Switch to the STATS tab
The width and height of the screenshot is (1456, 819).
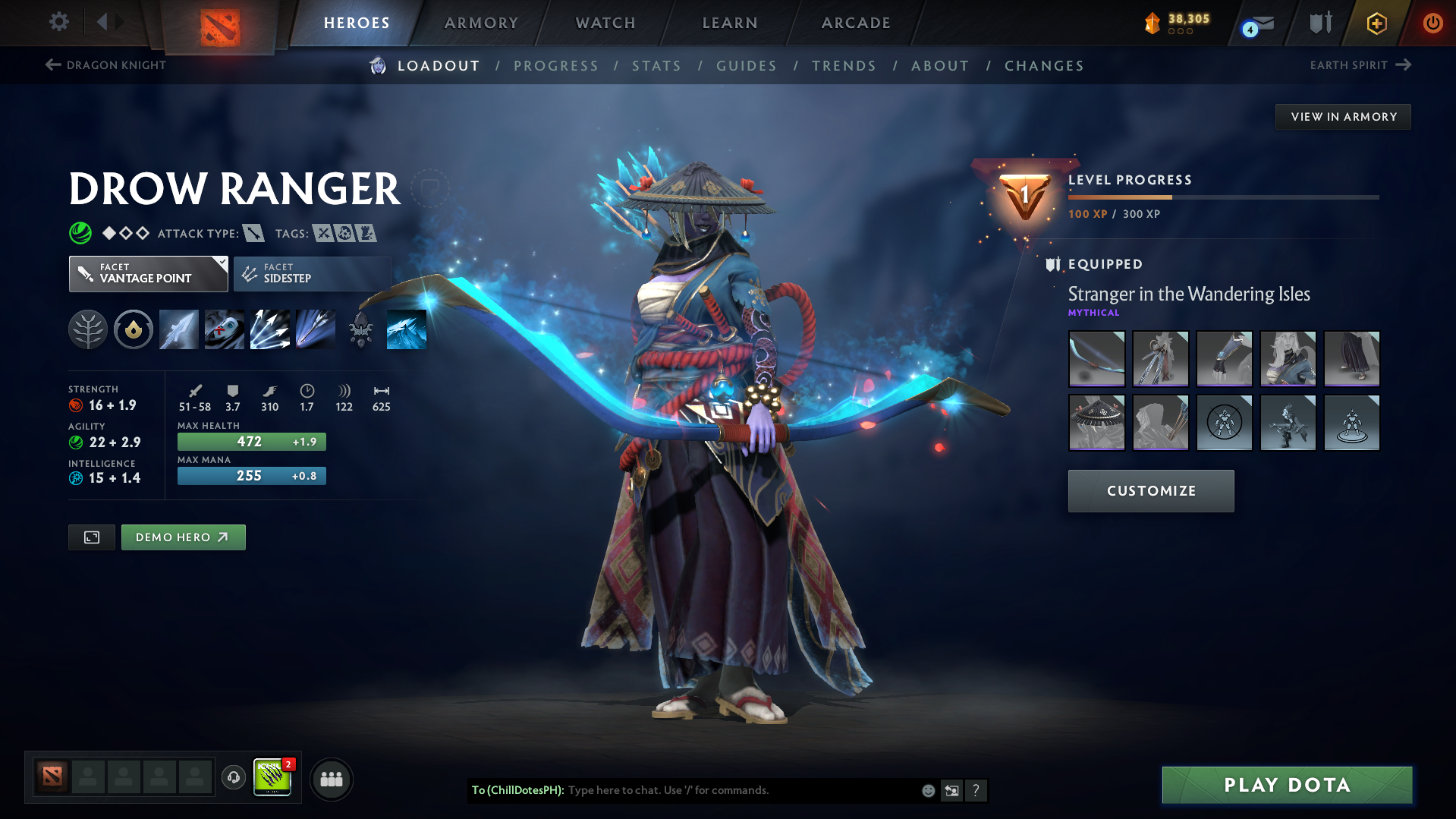click(x=656, y=66)
